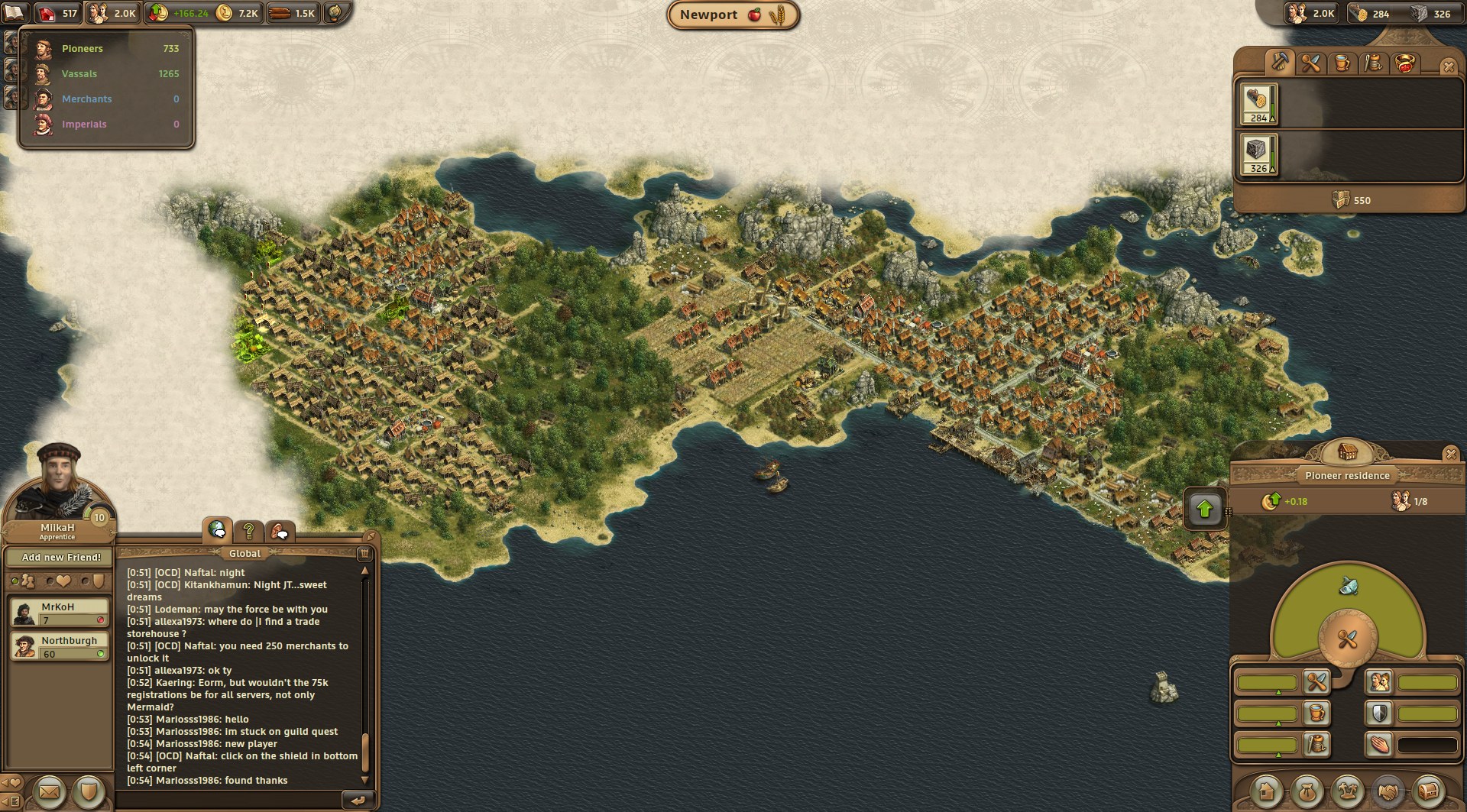Open the drink goods tab
This screenshot has width=1467, height=812.
point(1342,63)
